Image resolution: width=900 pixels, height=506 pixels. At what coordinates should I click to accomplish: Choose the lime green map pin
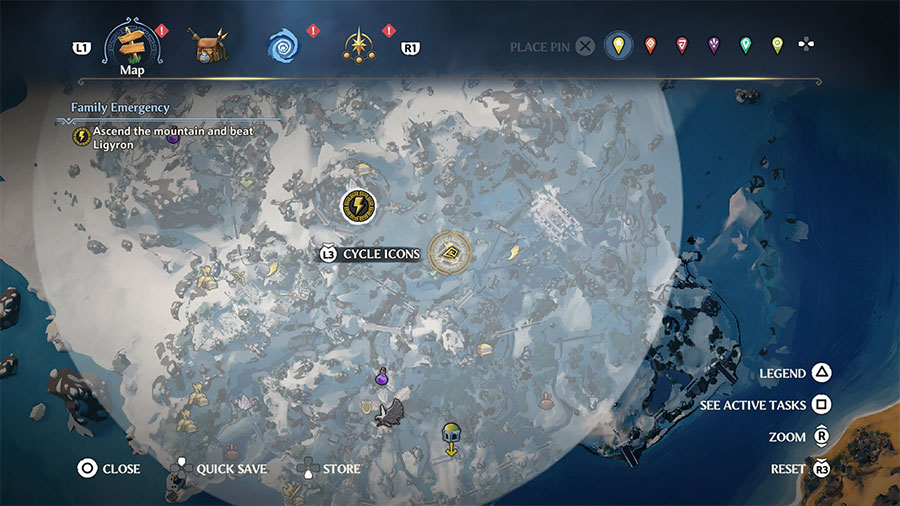click(x=777, y=45)
